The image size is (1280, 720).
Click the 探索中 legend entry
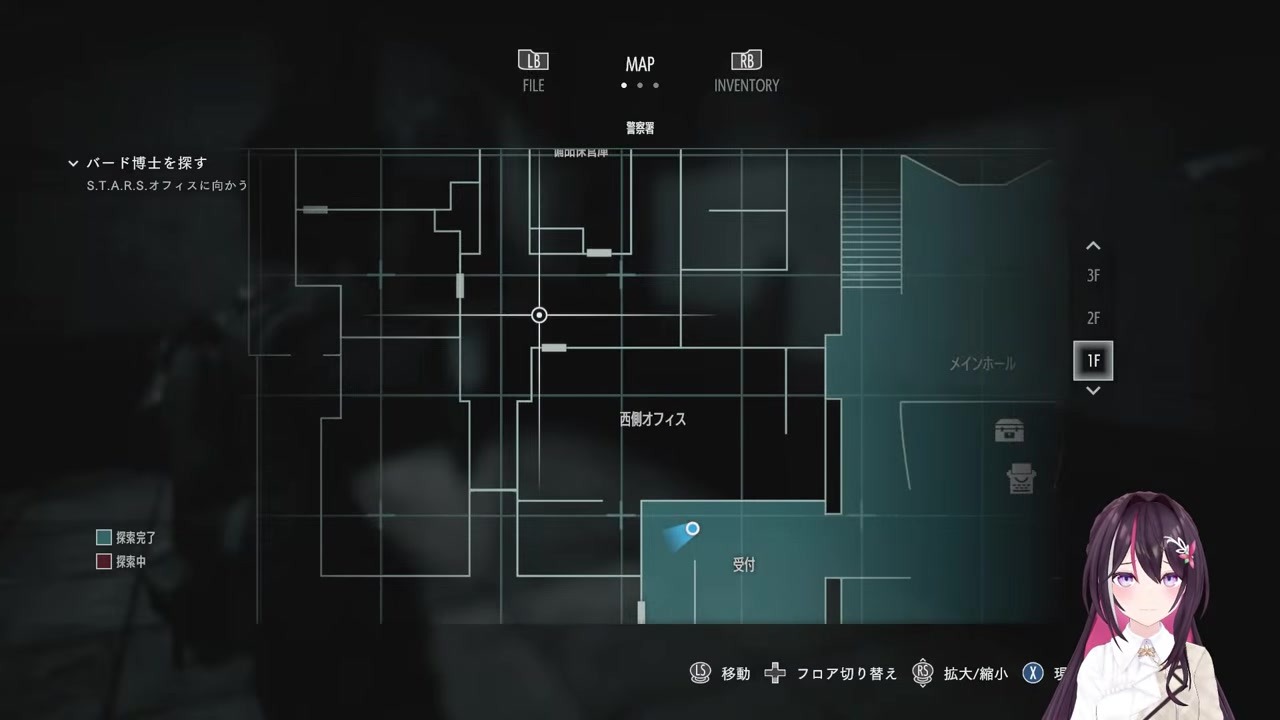[x=121, y=562]
